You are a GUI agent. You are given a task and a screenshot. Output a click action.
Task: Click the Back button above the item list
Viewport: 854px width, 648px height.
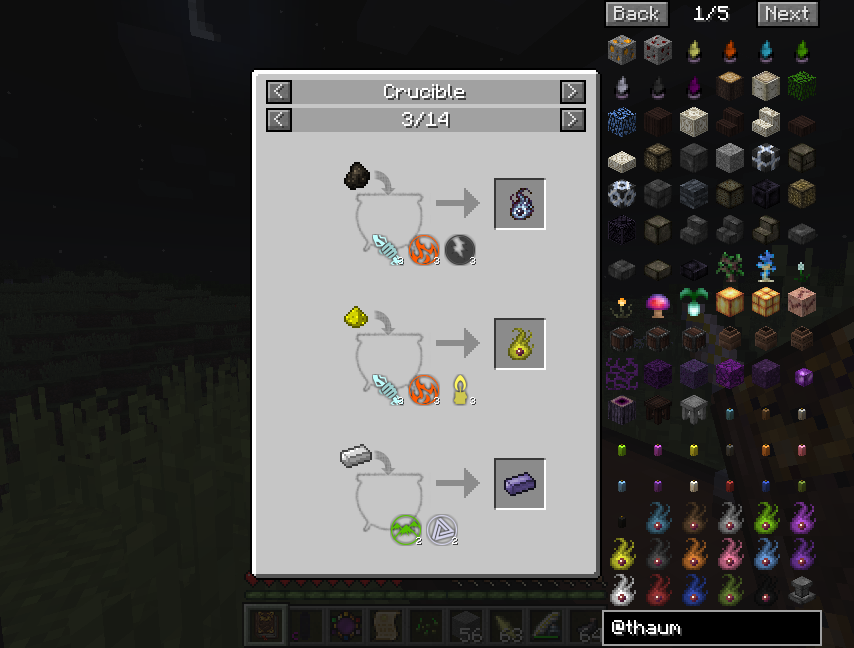(636, 13)
